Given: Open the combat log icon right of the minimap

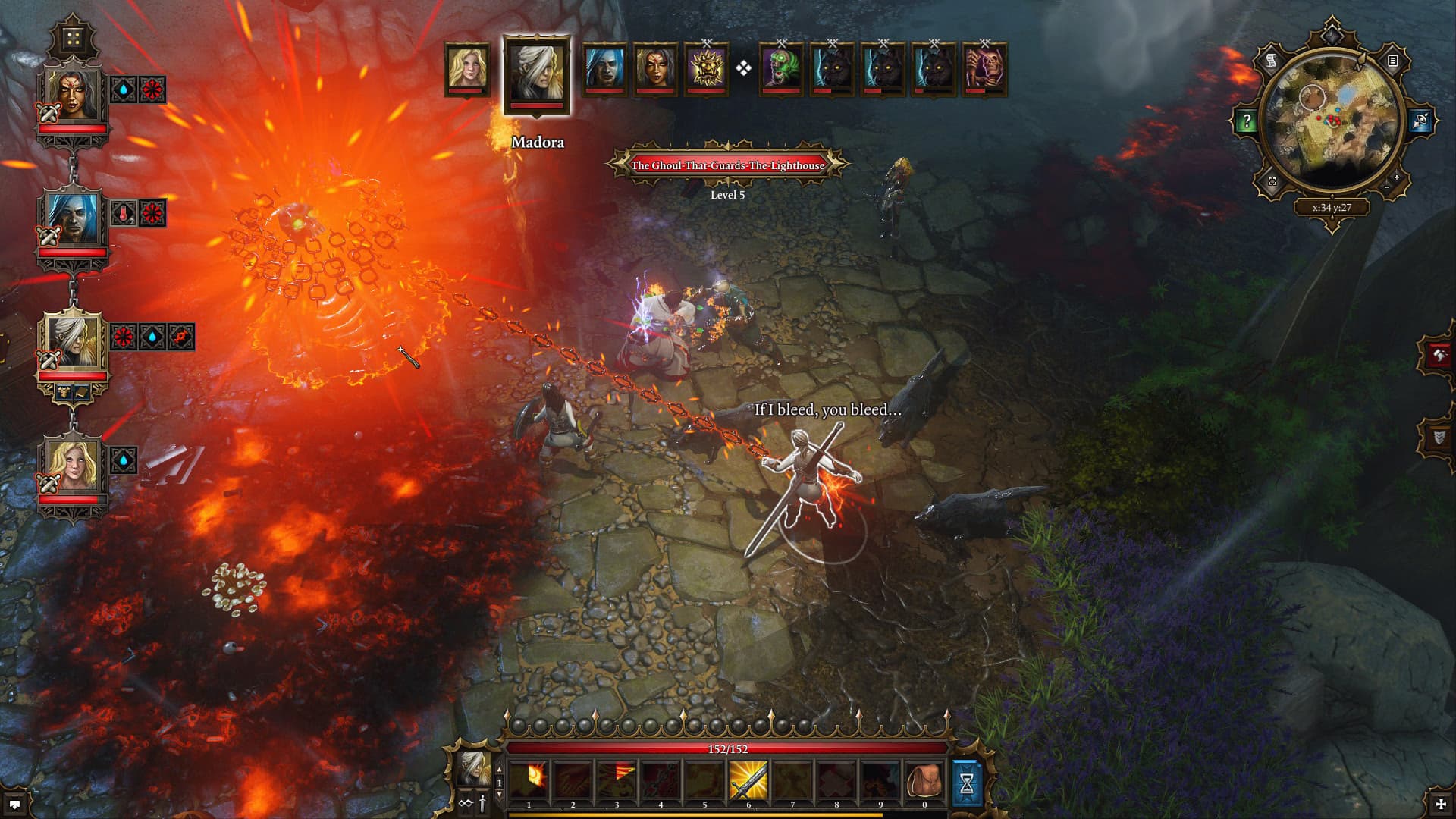Looking at the screenshot, I should 1392,61.
